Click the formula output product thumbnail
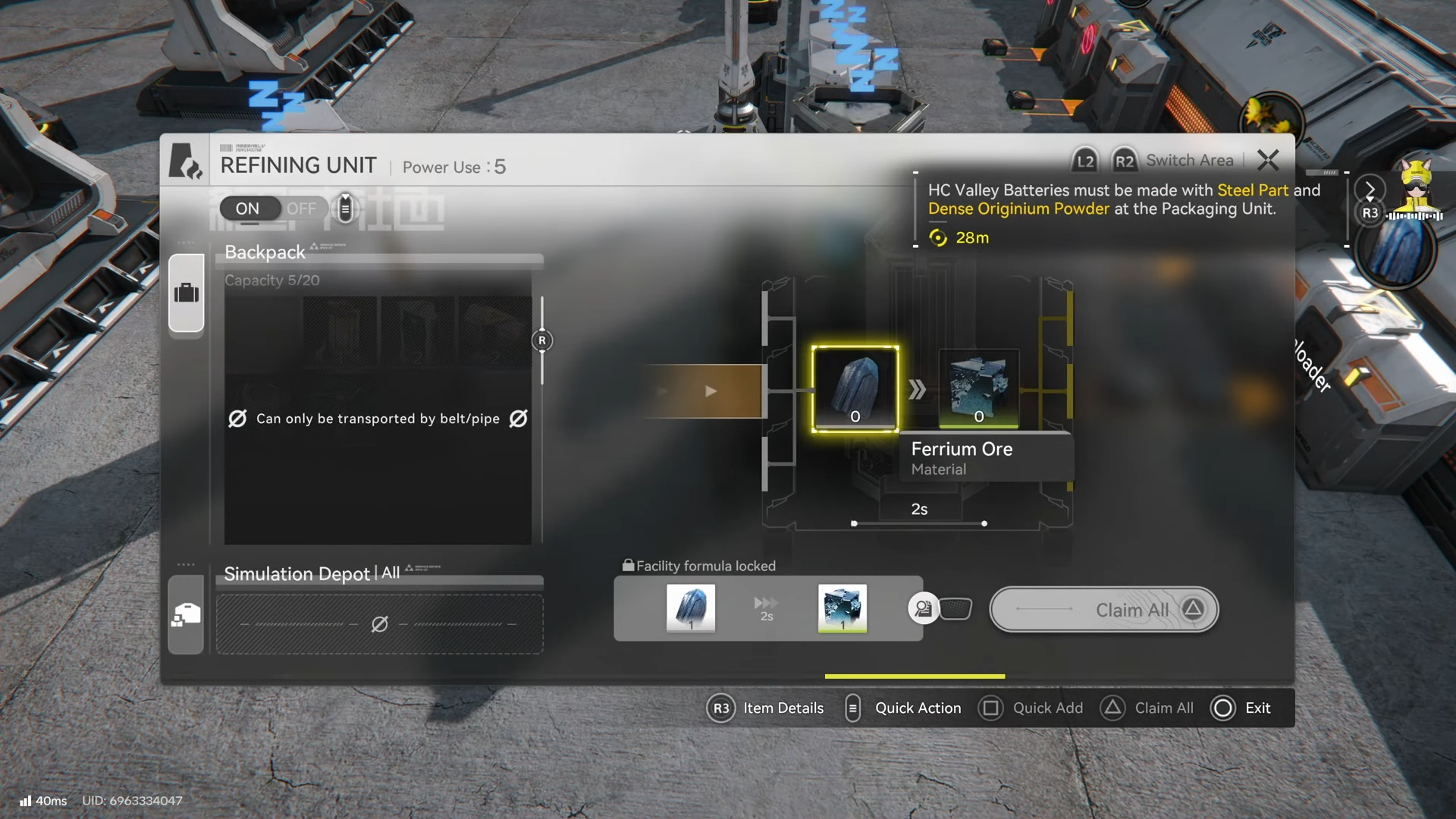This screenshot has width=1456, height=819. [x=842, y=608]
